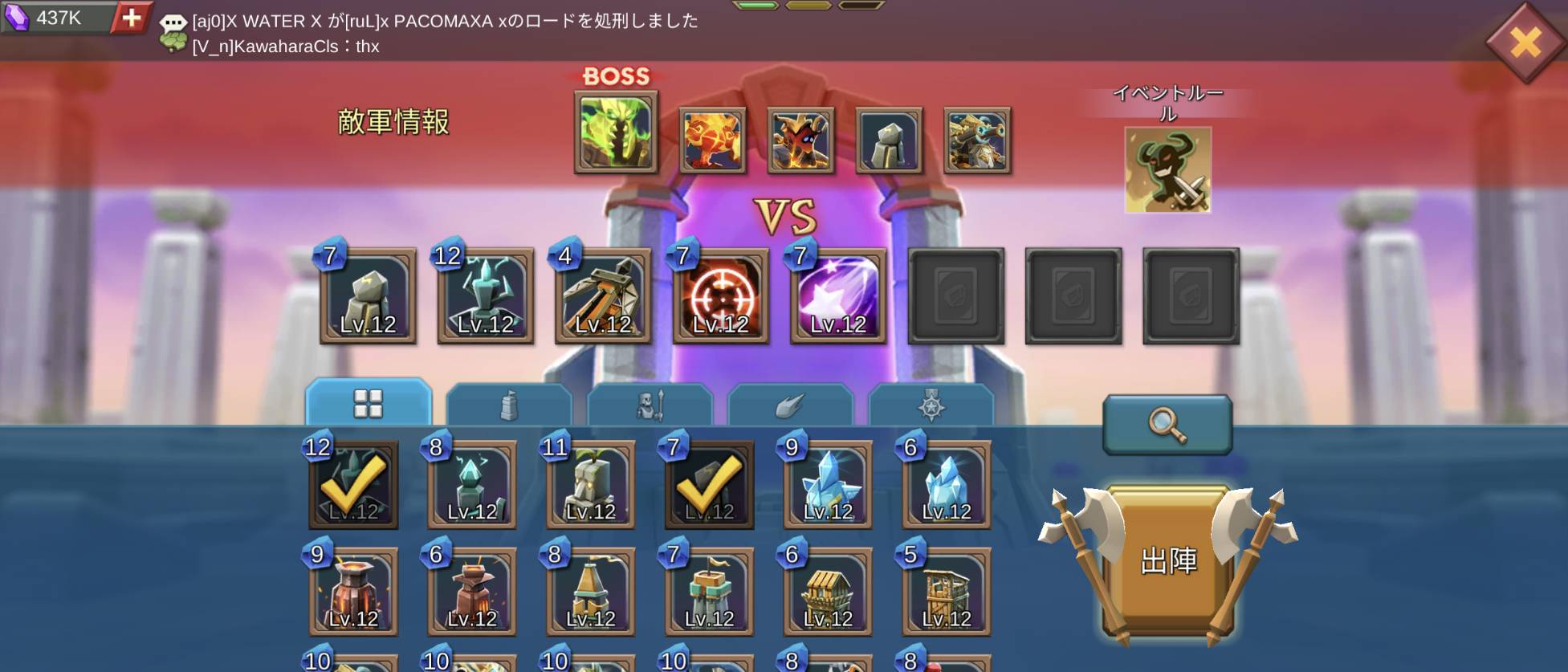Select the red crosshair target card
1568x672 pixels.
tap(720, 296)
